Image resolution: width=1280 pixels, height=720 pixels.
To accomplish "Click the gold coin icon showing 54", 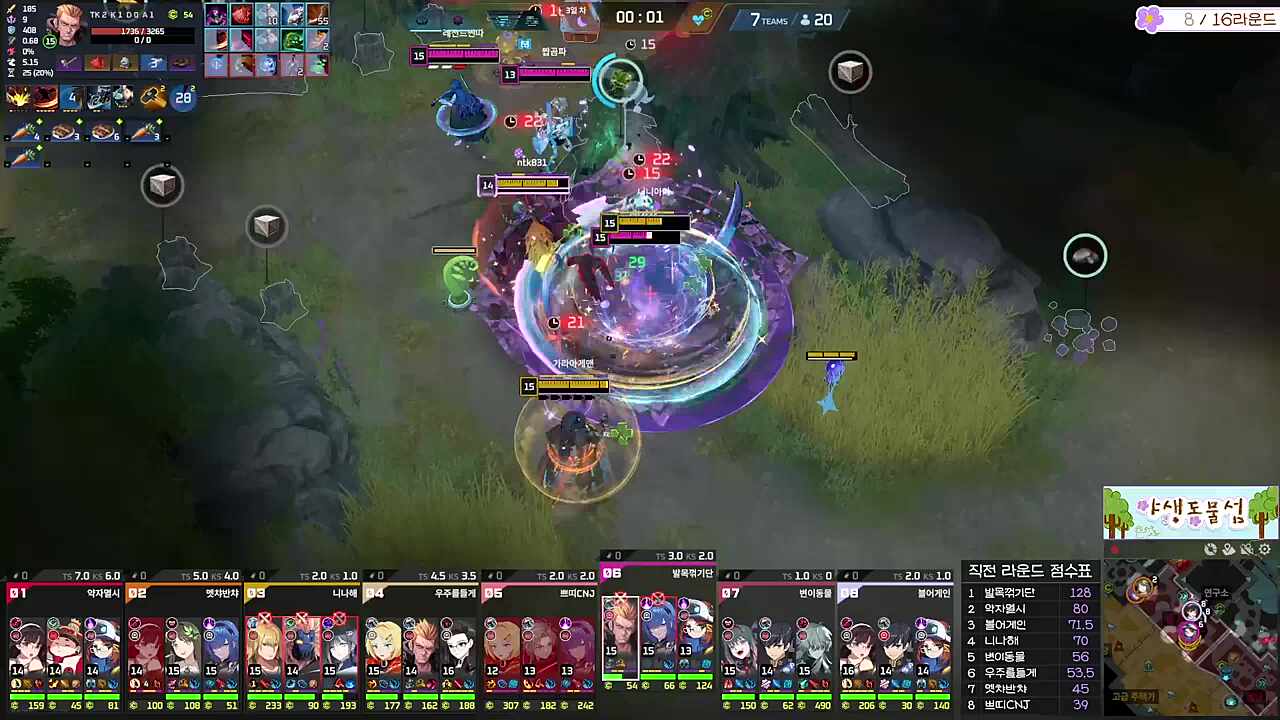I will (x=173, y=15).
